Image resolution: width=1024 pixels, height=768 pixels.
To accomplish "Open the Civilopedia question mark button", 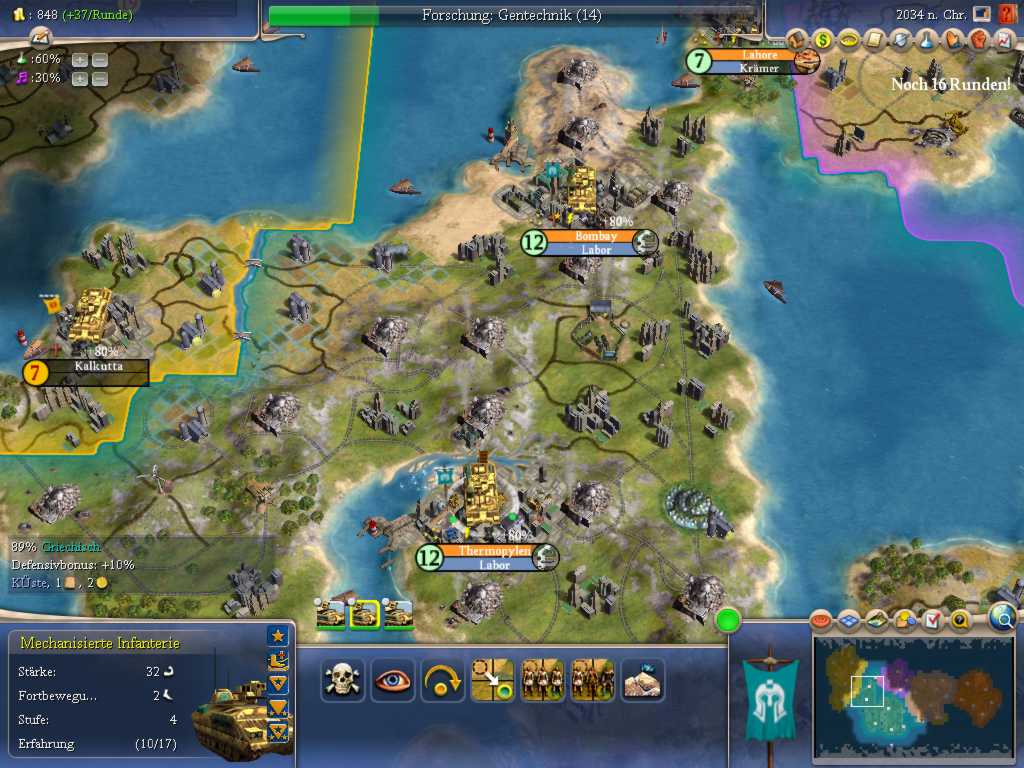I will (x=1007, y=14).
